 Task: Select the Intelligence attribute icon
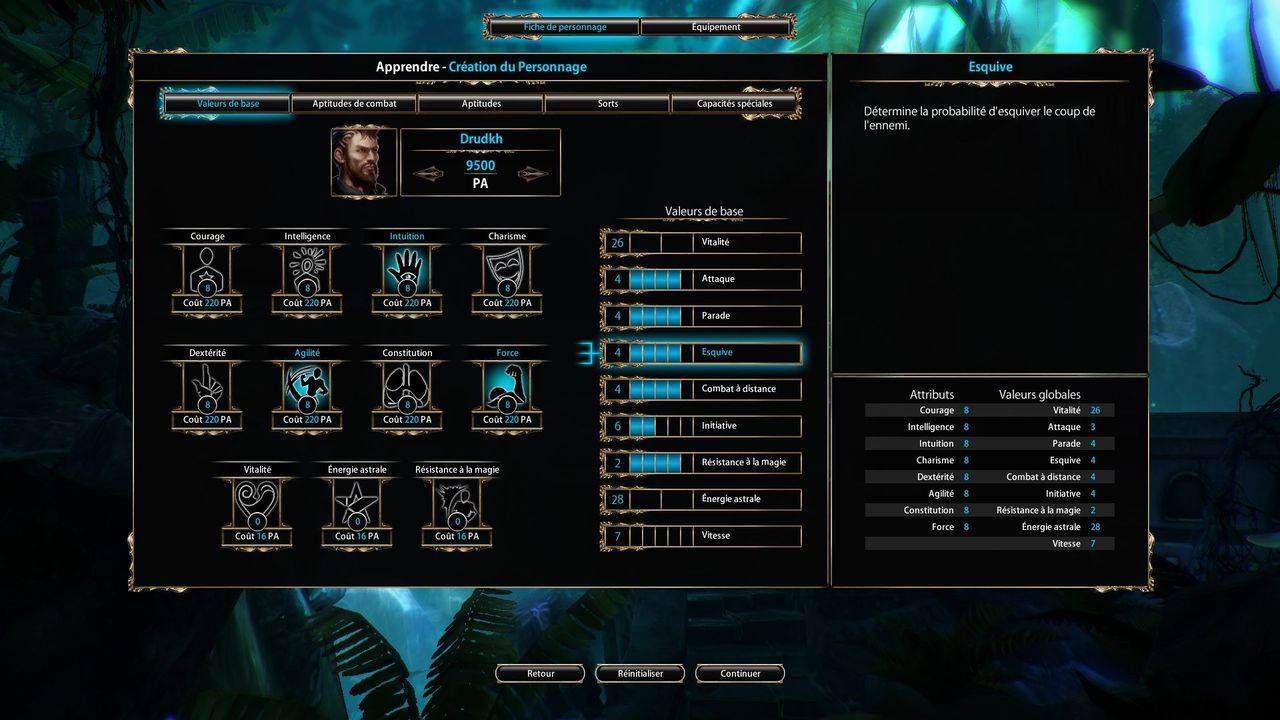point(307,271)
